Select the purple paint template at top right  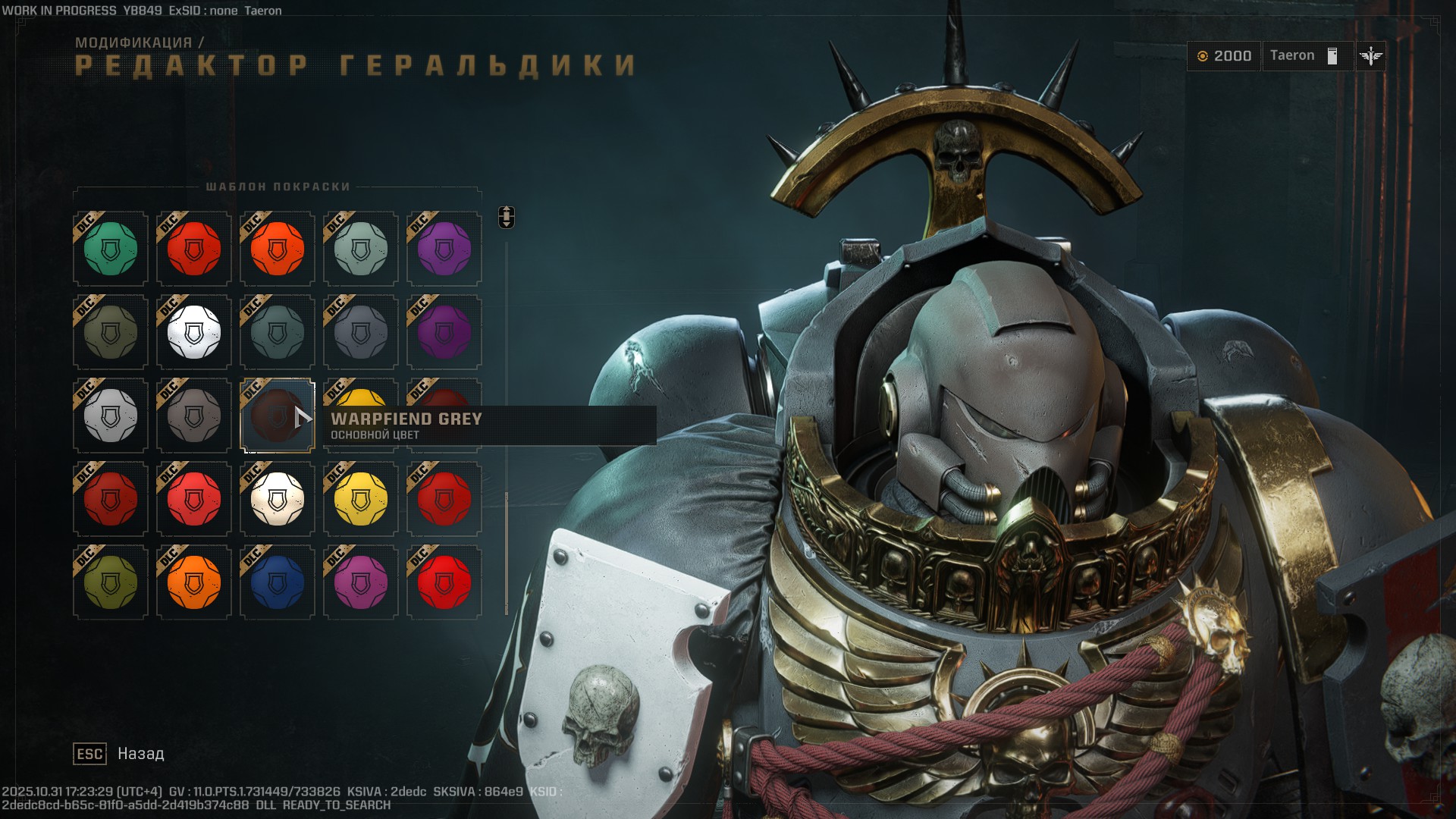(x=444, y=248)
